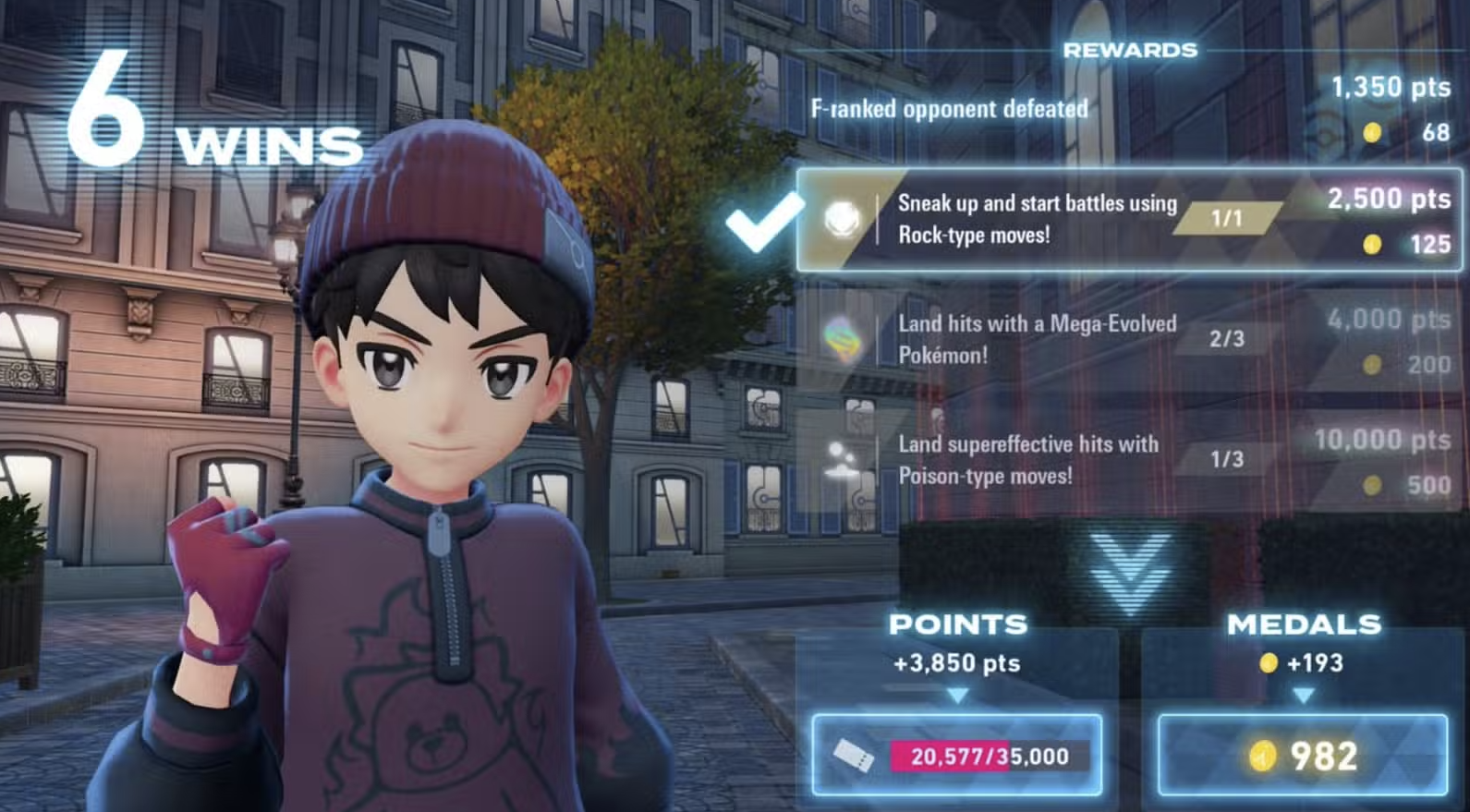Select the Mega-Evolved Pokémon hits challenge row
Image resolution: width=1470 pixels, height=812 pixels.
(x=1129, y=340)
